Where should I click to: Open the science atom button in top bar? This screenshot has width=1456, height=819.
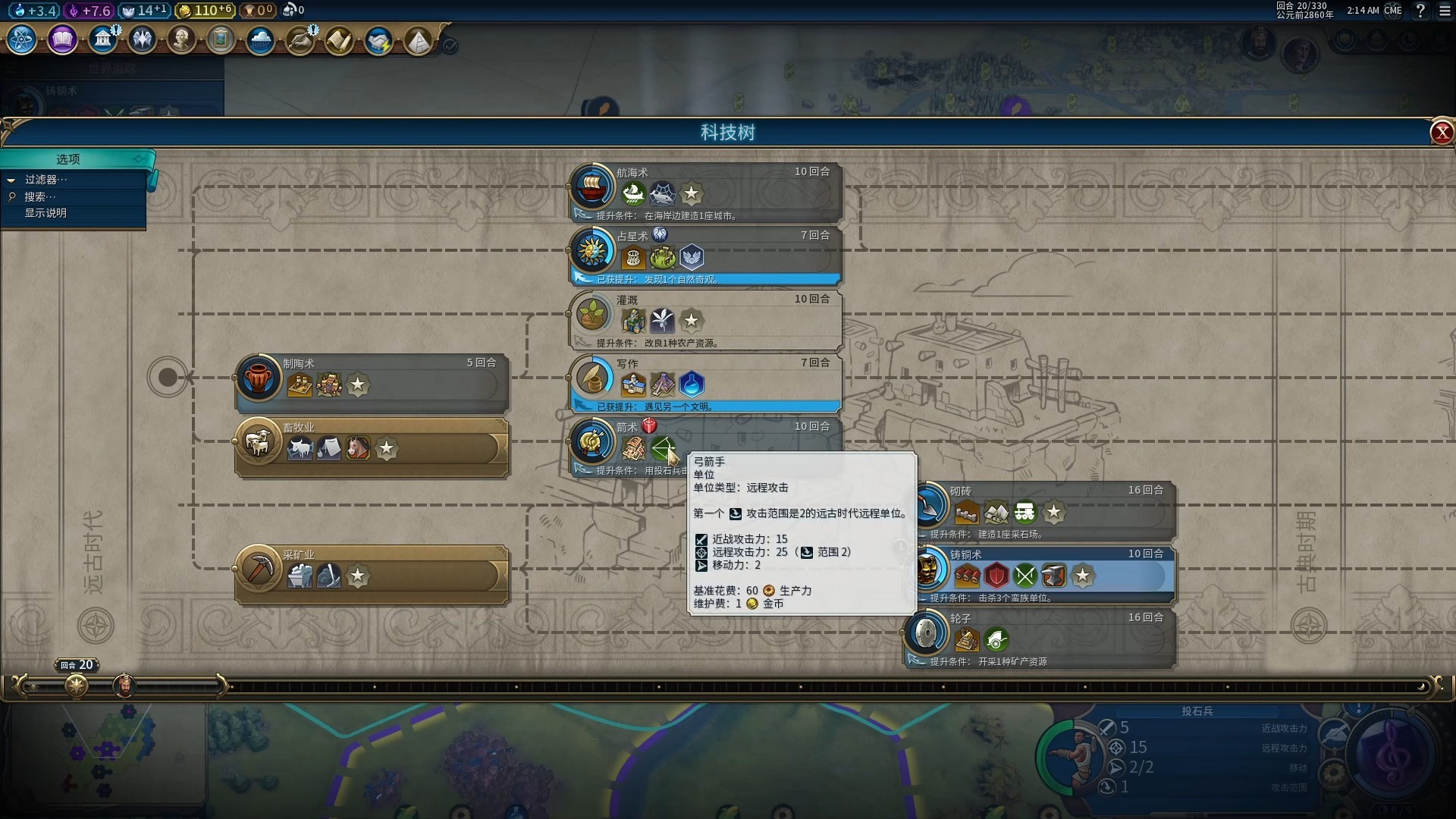coord(22,39)
